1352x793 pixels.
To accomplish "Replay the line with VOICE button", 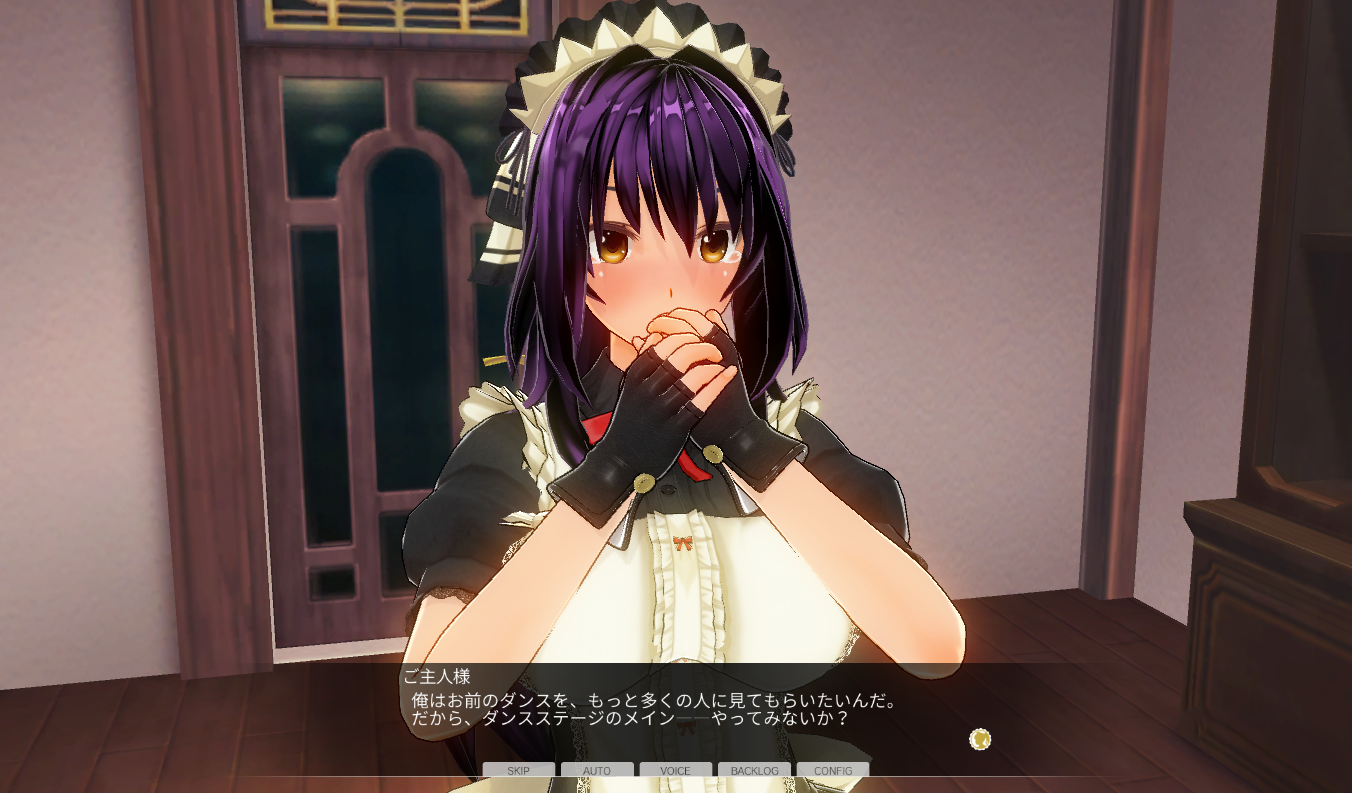I will coord(675,770).
